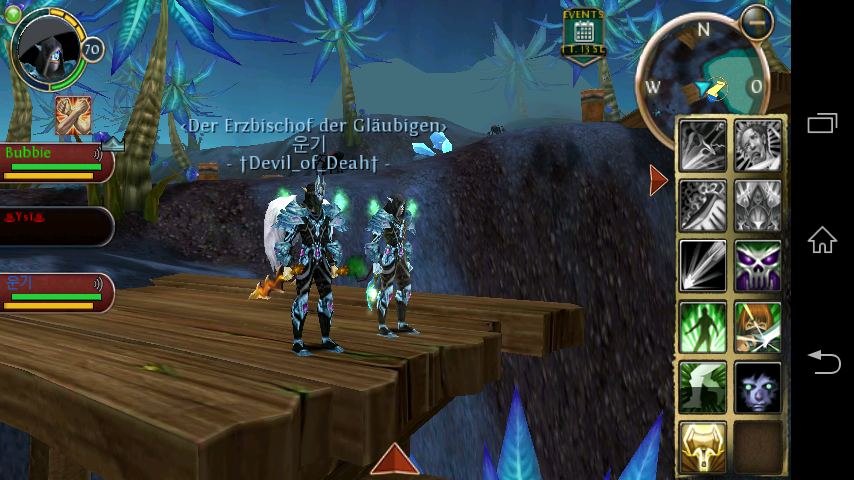Viewport: 854px width, 480px height.
Task: Activate the grey feathered blade skill
Action: click(x=703, y=205)
